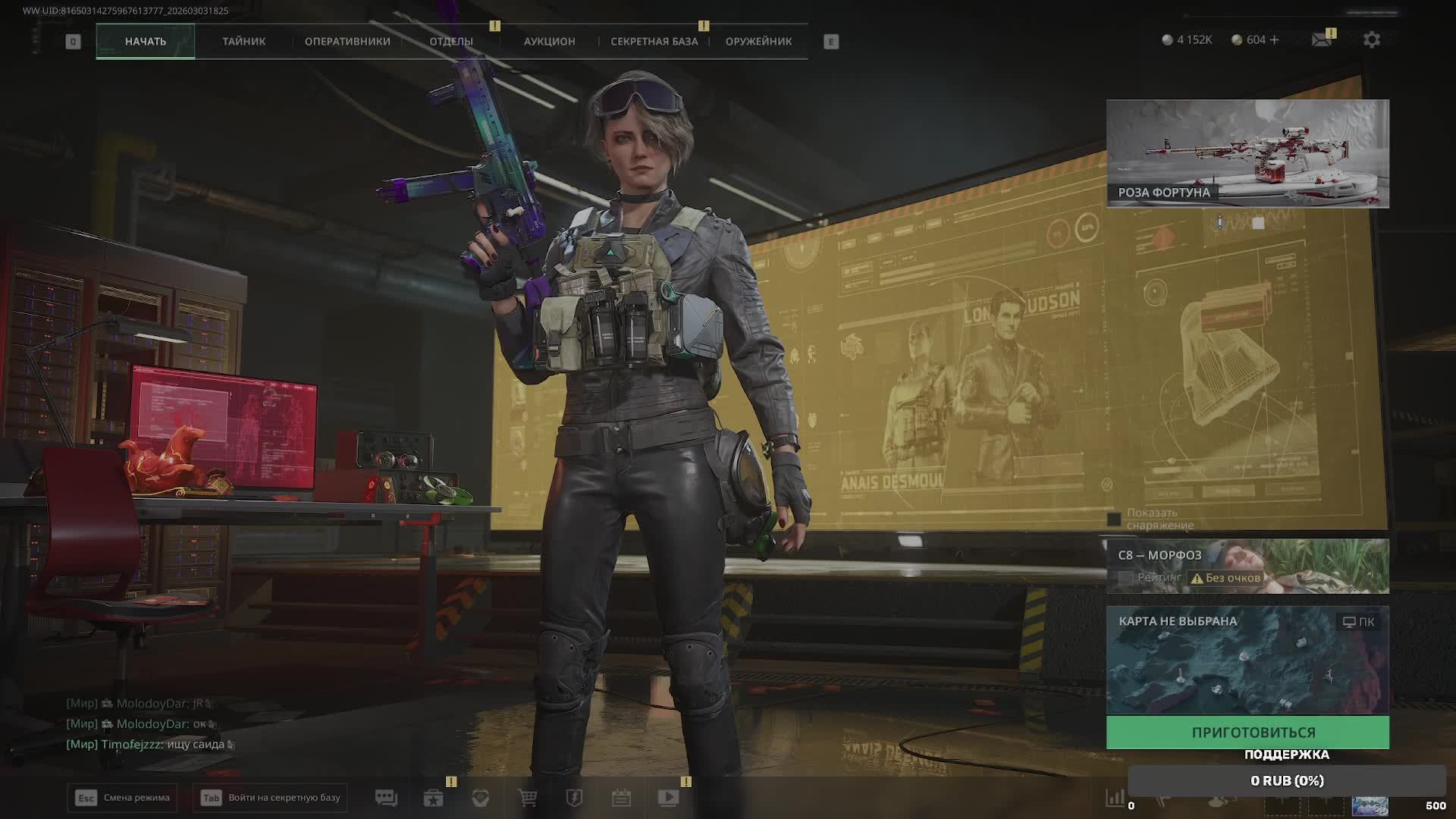Open the С8 — Морфоз season panel
This screenshot has height=819, width=1456.
click(1247, 566)
